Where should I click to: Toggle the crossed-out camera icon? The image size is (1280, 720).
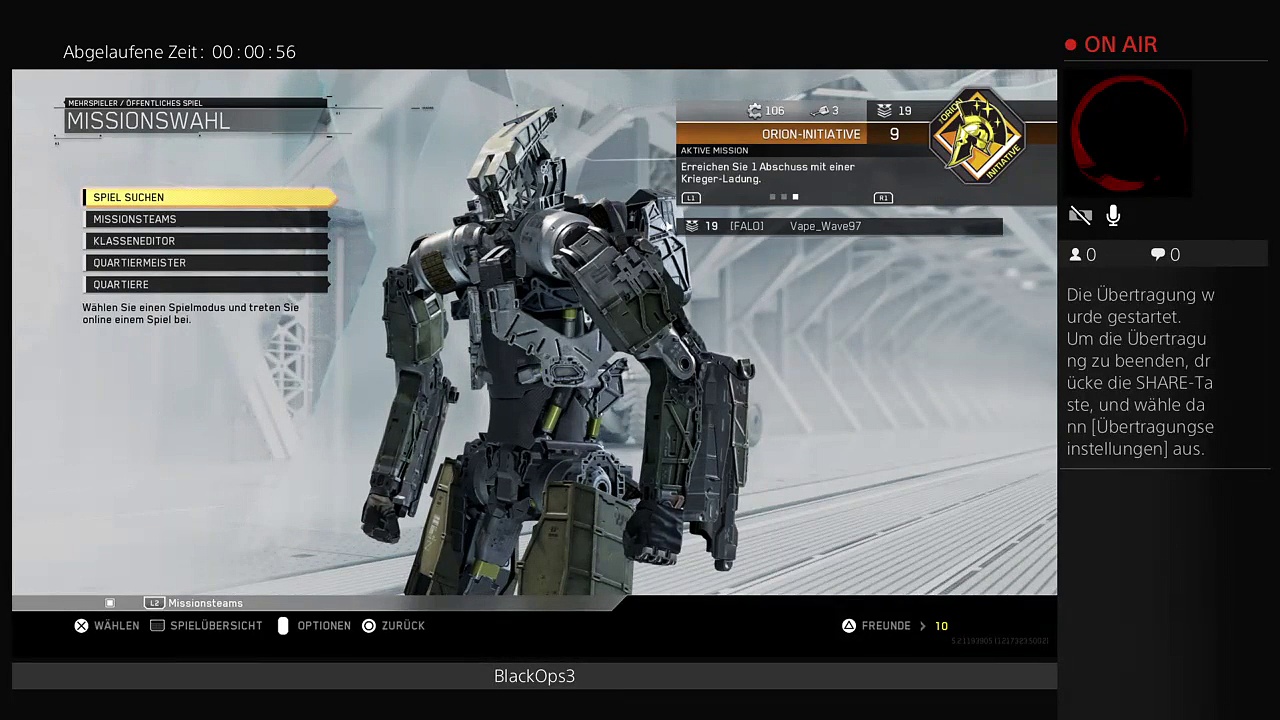[1080, 215]
